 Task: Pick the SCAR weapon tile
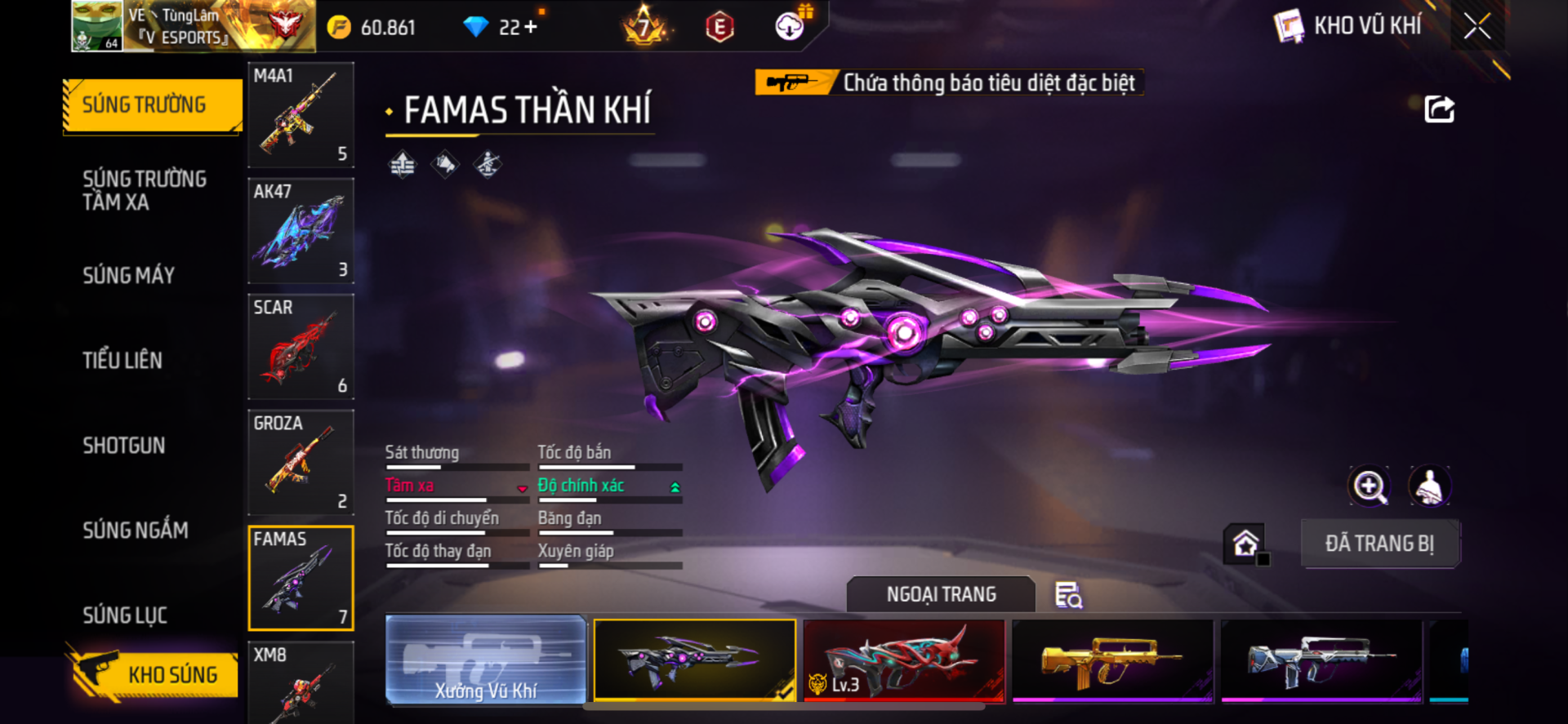301,347
